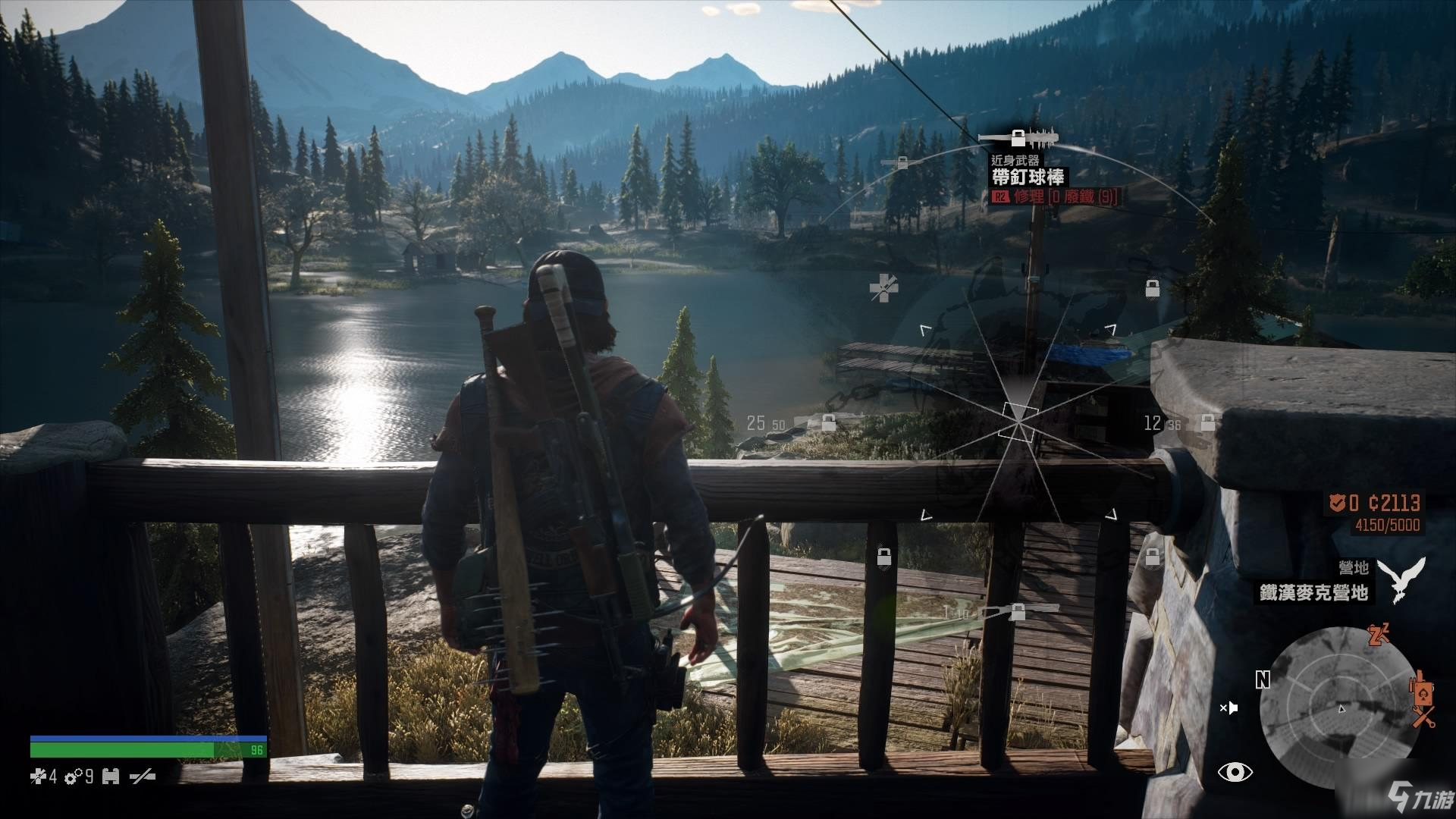Select the locked slot showing 12 ammo
This screenshot has height=819, width=1456.
[1207, 423]
